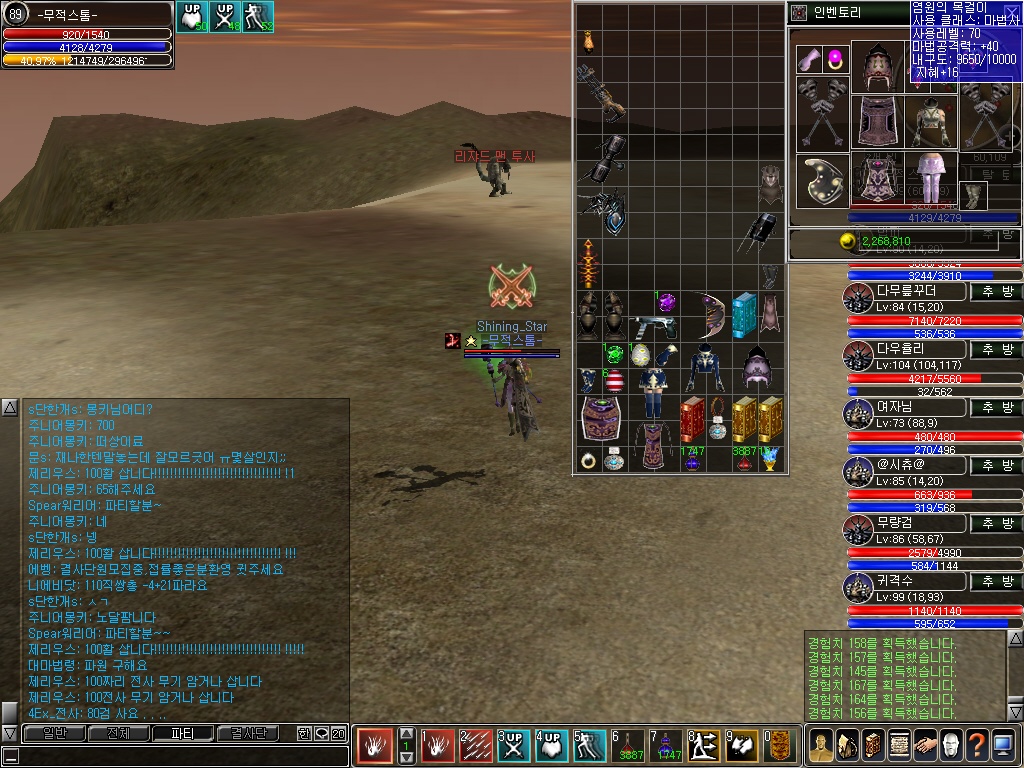Screen dimensions: 1024x768
Task: Open the red question mark help menu
Action: [976, 745]
